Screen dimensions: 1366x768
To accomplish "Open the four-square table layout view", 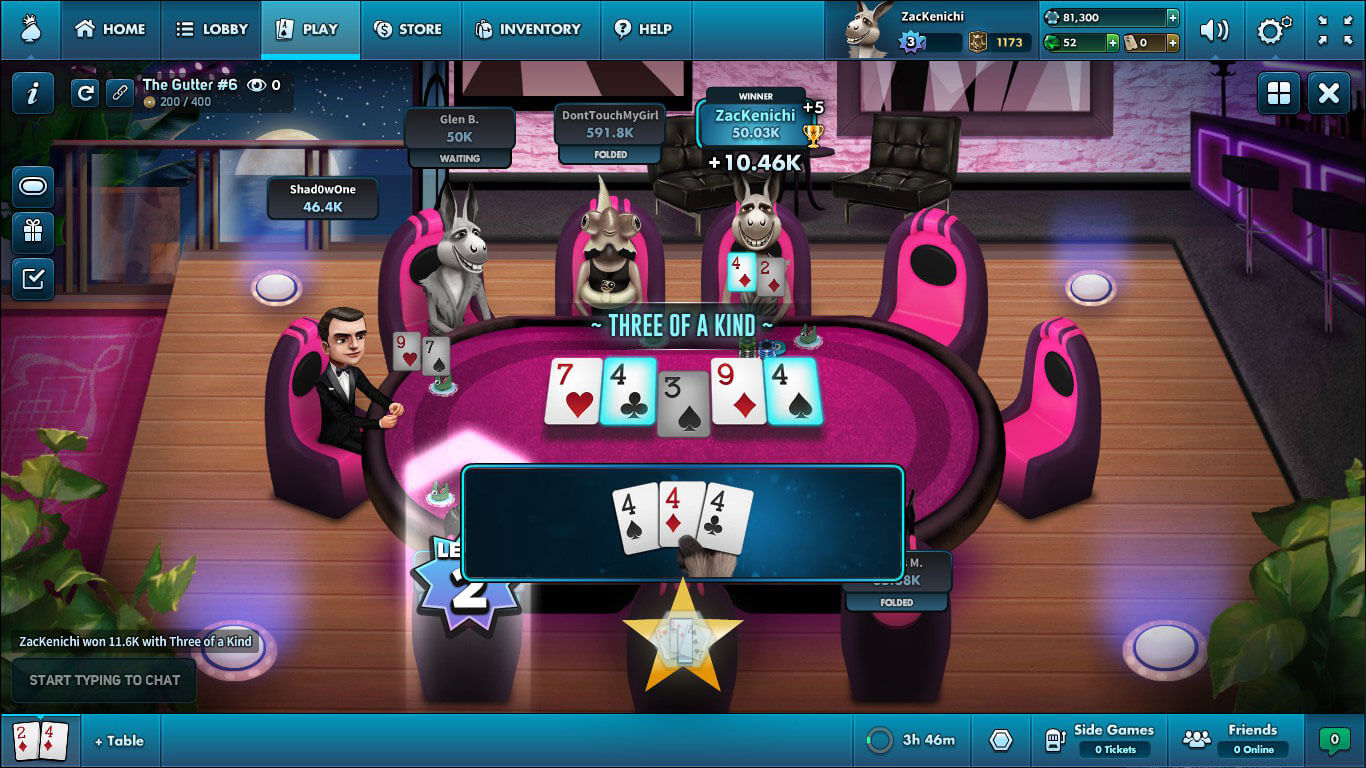I will (1279, 94).
